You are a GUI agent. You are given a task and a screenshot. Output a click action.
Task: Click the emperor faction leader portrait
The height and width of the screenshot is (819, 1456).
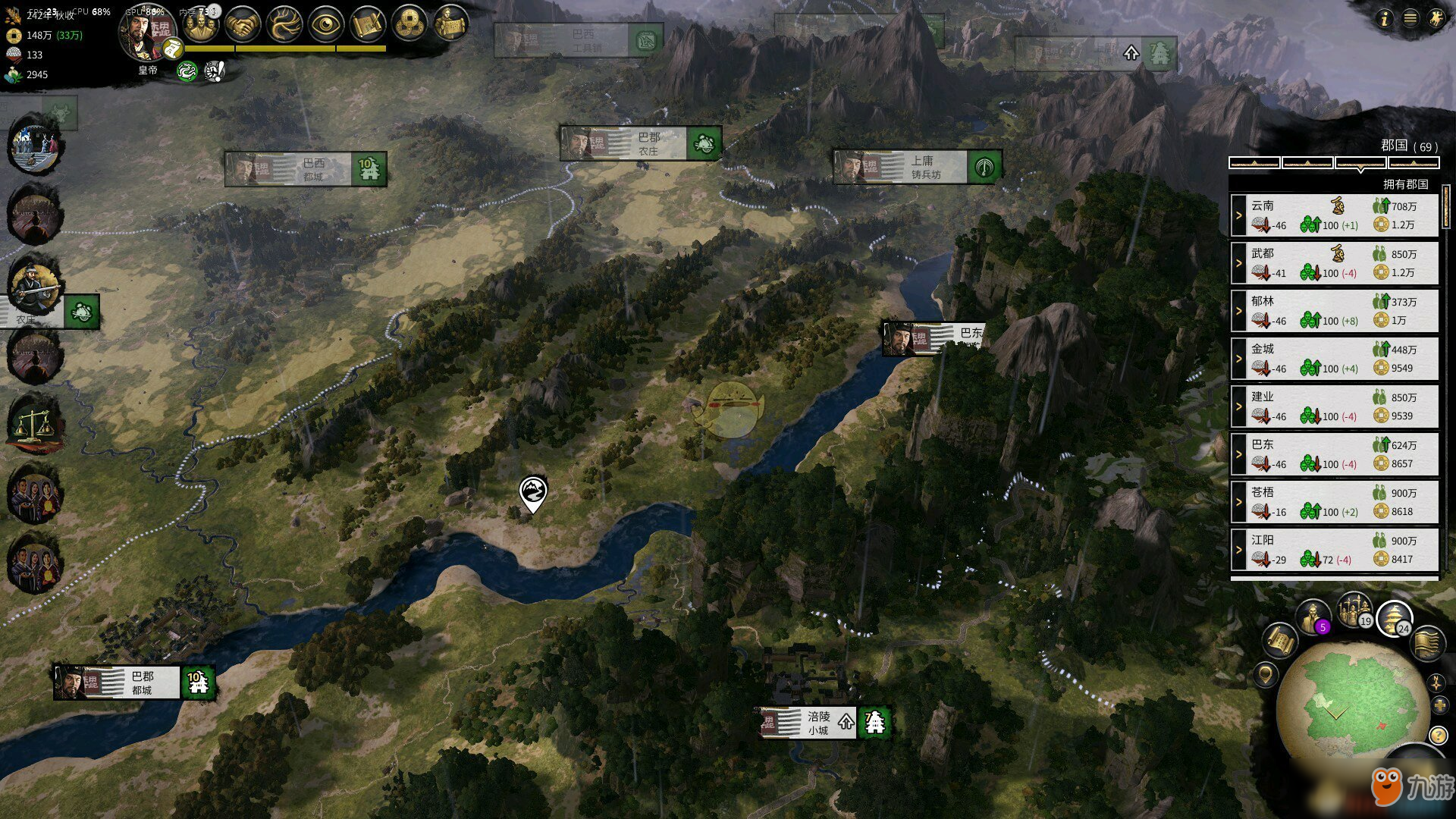coord(146,34)
